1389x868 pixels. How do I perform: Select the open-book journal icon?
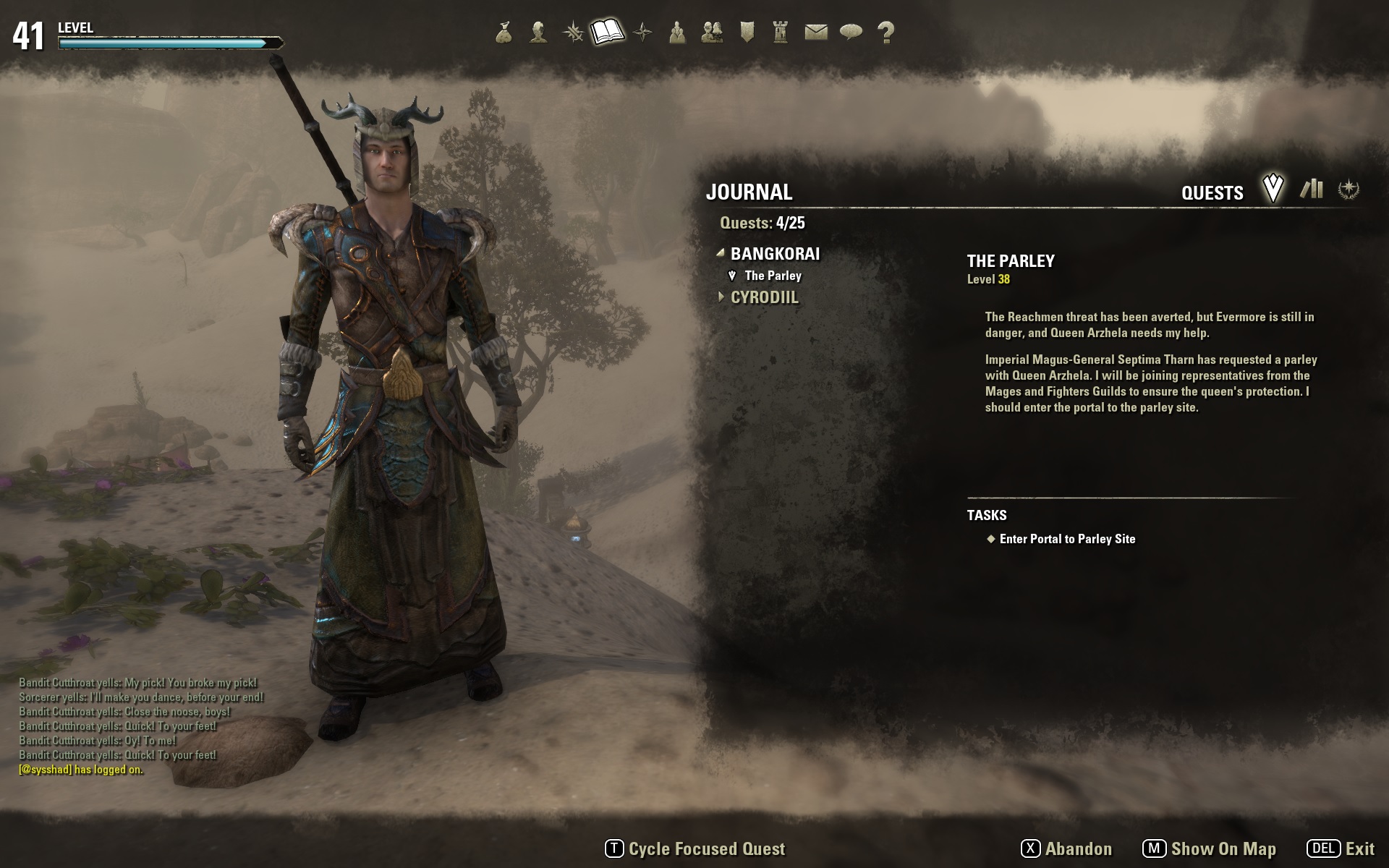607,32
